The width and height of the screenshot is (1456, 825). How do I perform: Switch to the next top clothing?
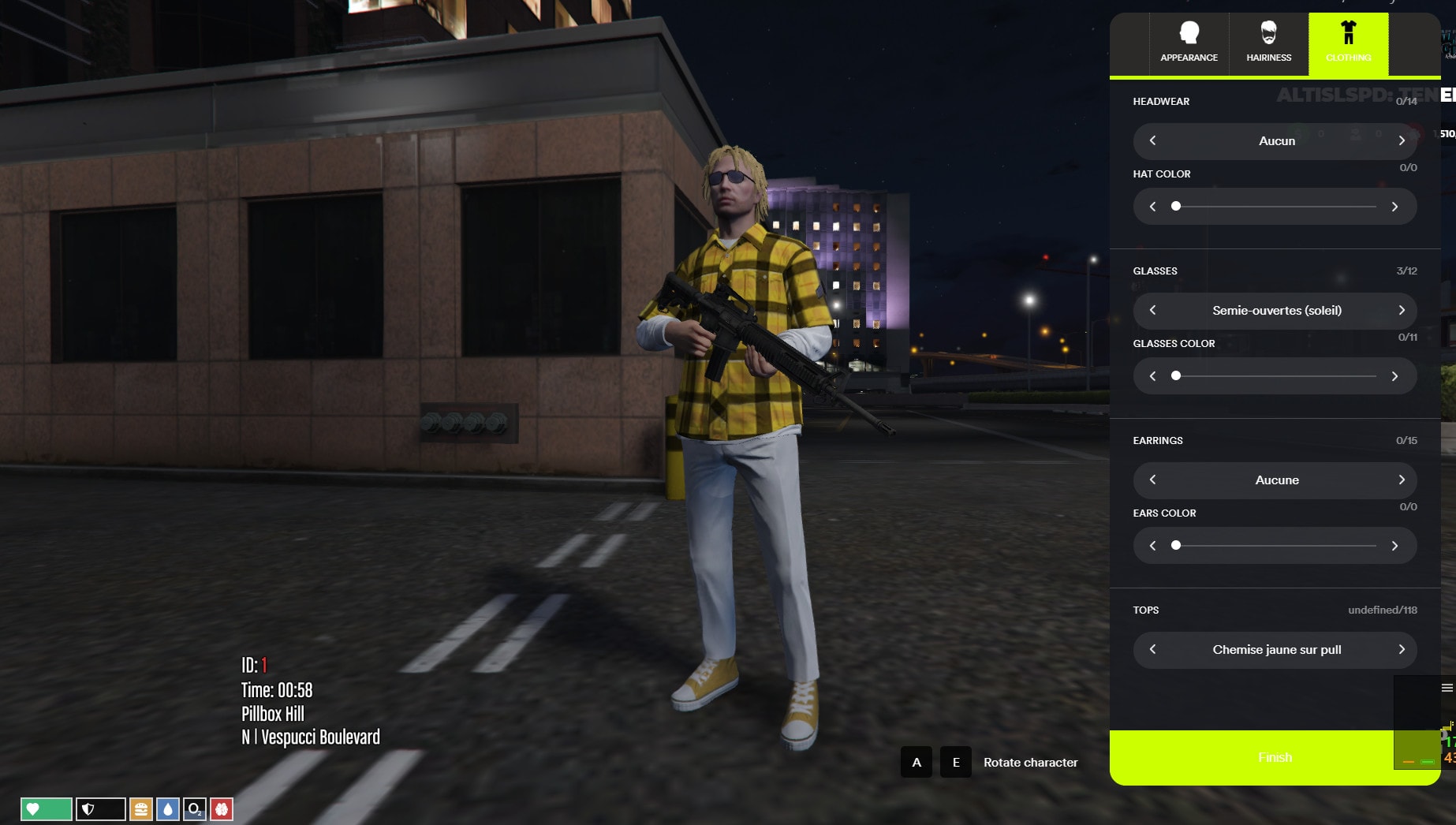pos(1402,649)
